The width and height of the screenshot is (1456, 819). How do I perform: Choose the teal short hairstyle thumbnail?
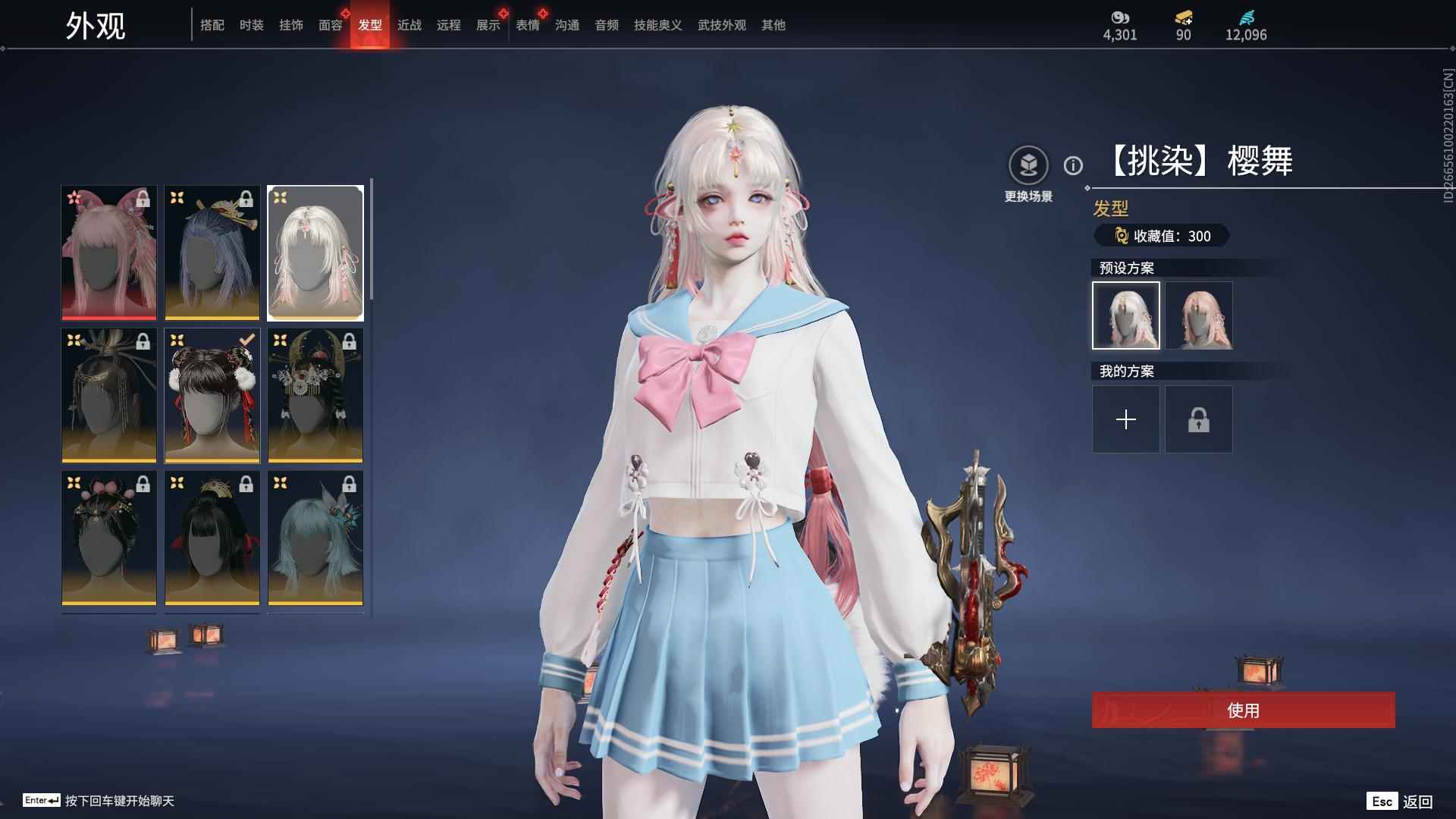click(315, 538)
